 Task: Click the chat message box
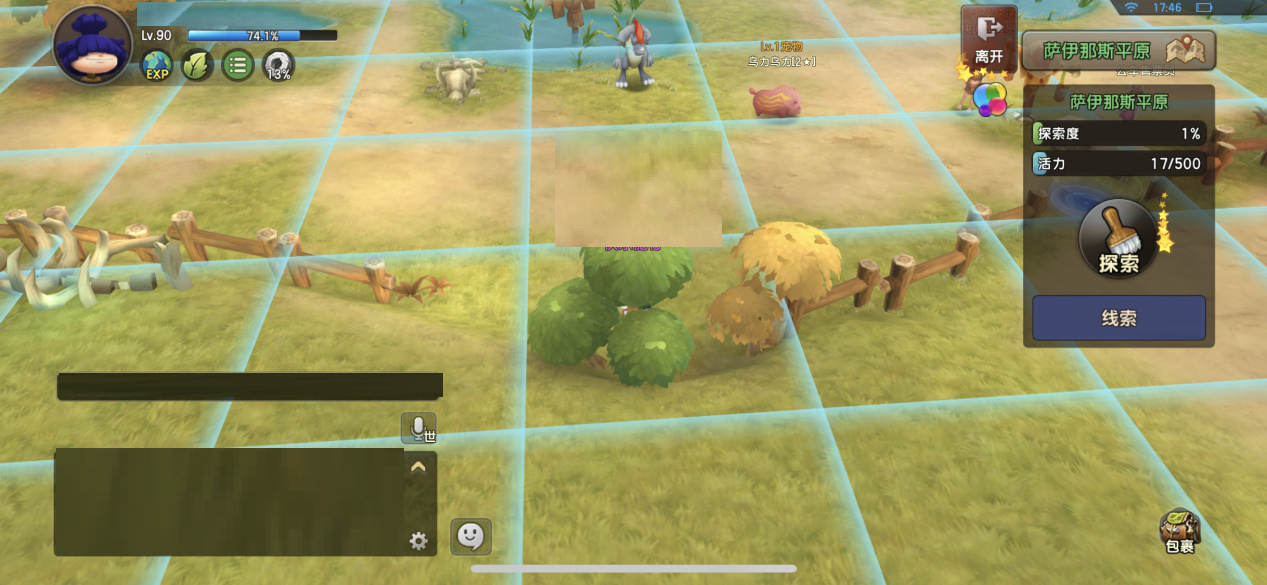click(229, 501)
